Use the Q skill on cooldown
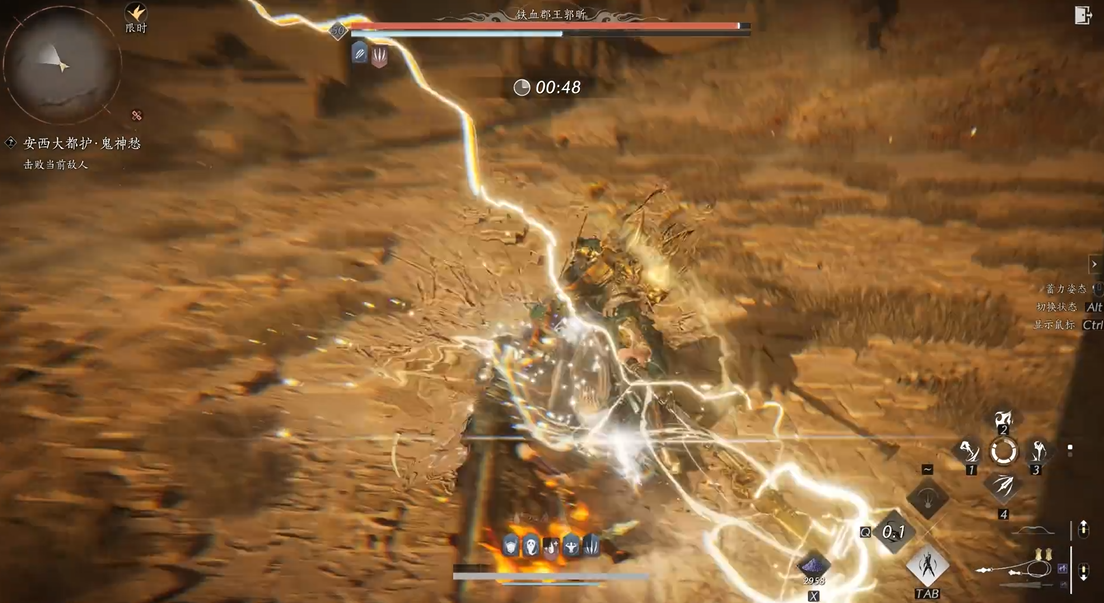 pos(893,532)
